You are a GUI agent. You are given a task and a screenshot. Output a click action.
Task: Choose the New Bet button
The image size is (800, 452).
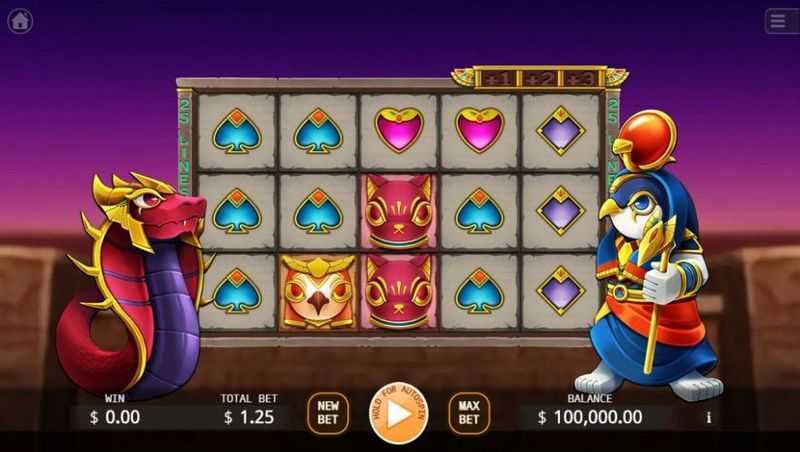point(328,413)
